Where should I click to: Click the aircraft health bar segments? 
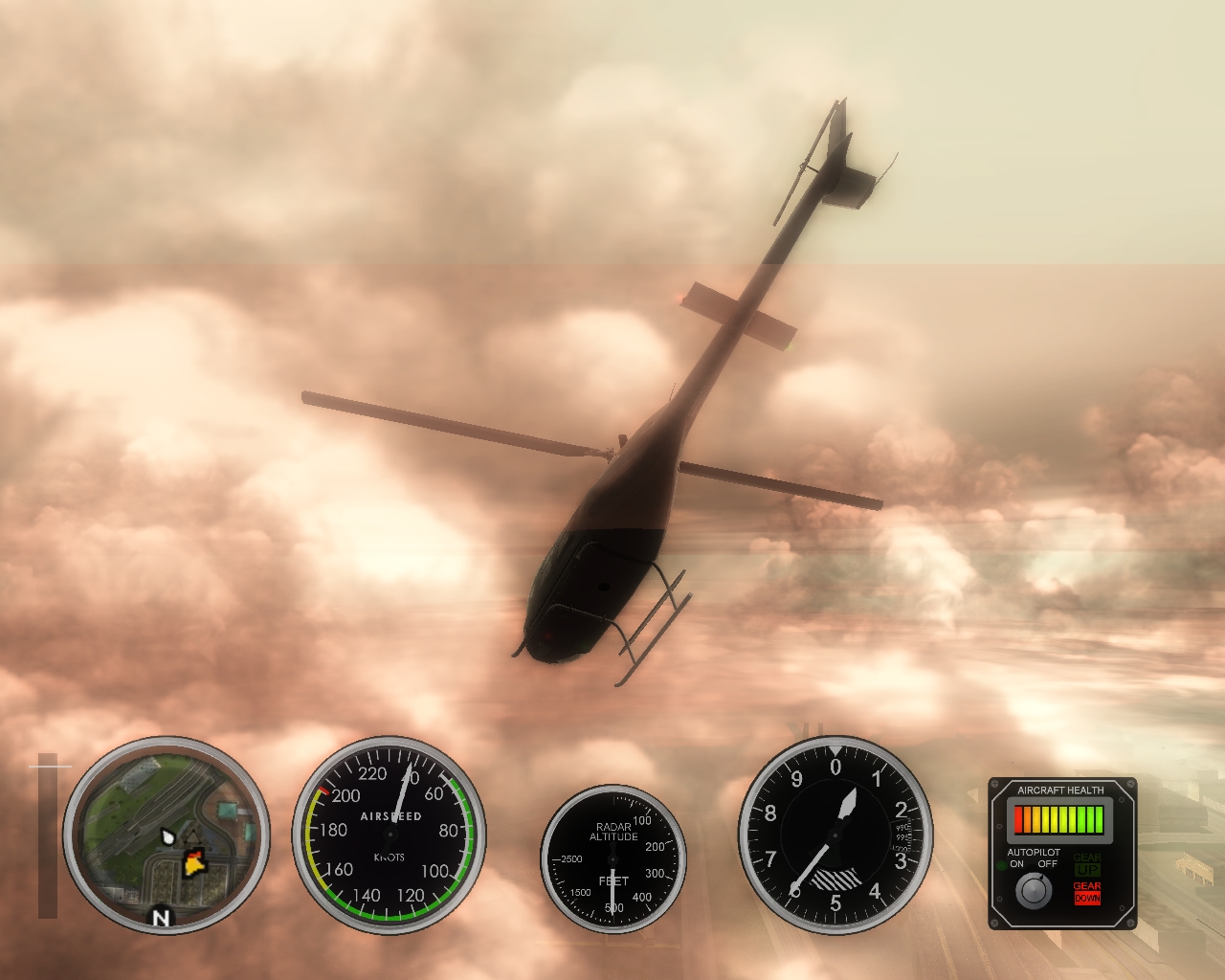click(1058, 820)
